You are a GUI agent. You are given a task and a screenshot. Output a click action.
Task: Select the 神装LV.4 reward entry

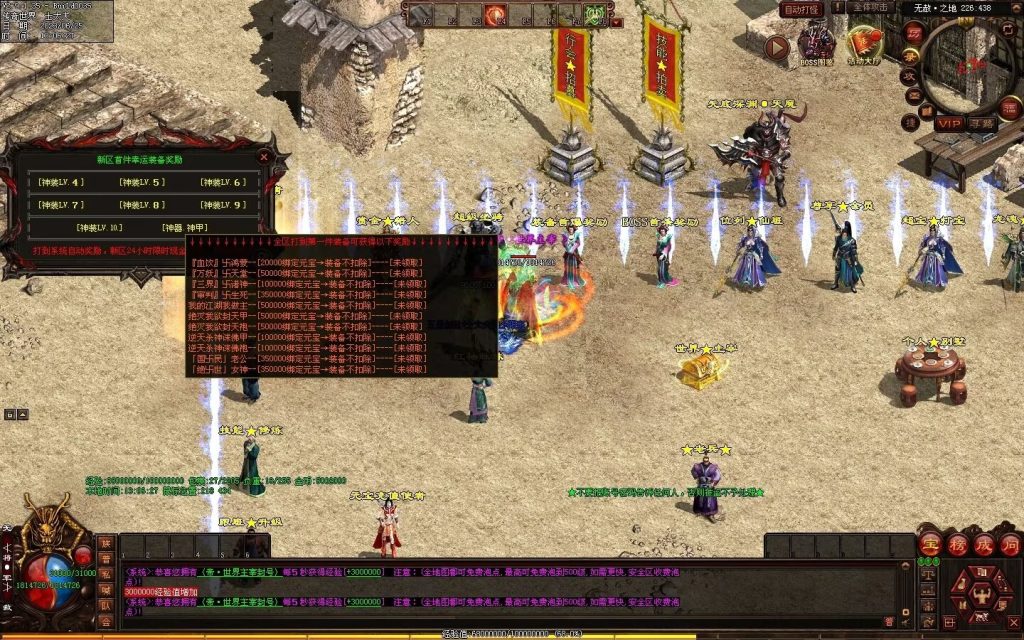coord(61,182)
